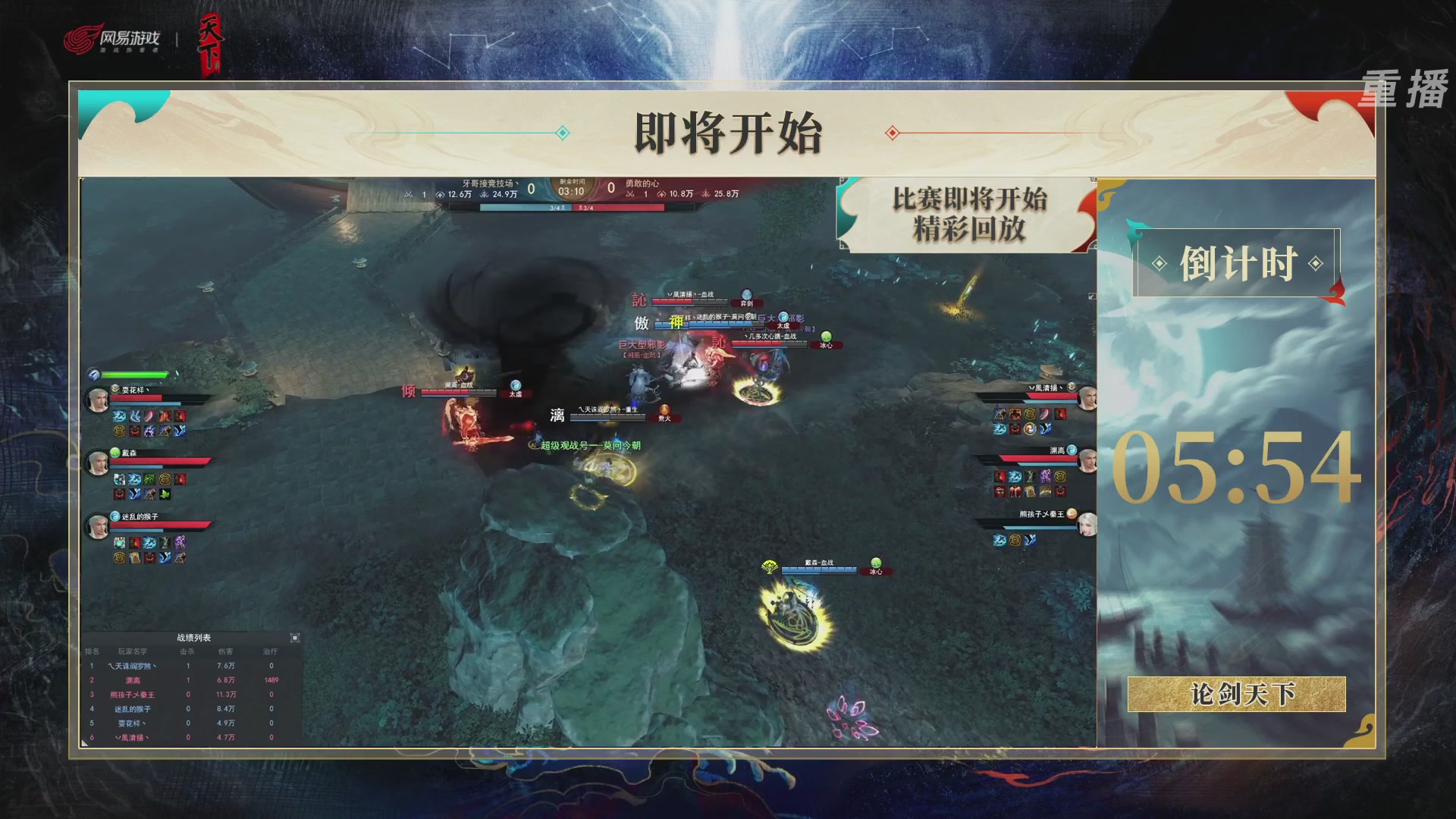
Task: Click the shield buff icon above 耍花样
Action: pos(94,375)
